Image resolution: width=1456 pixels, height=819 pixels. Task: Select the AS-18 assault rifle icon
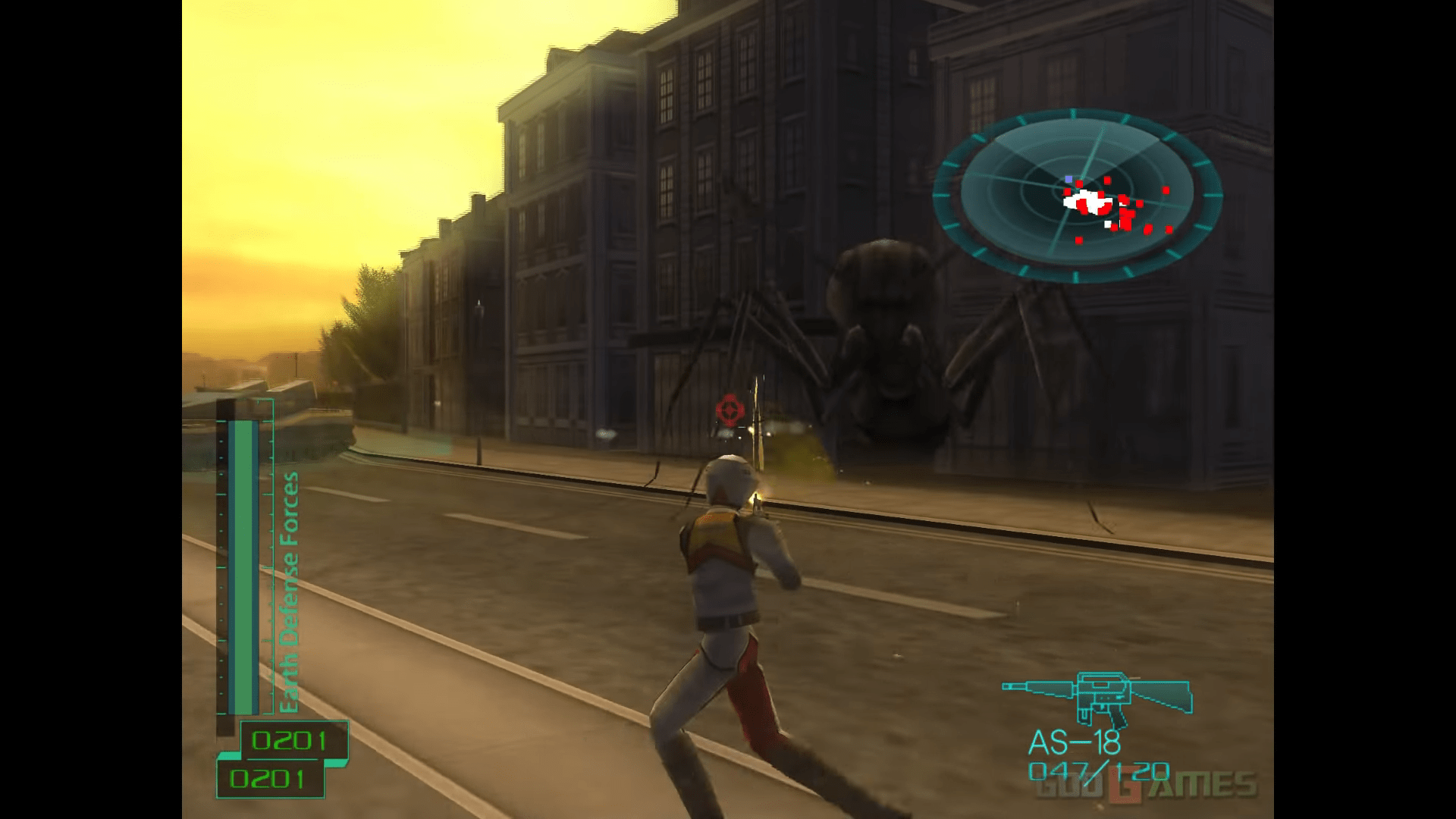(1097, 698)
